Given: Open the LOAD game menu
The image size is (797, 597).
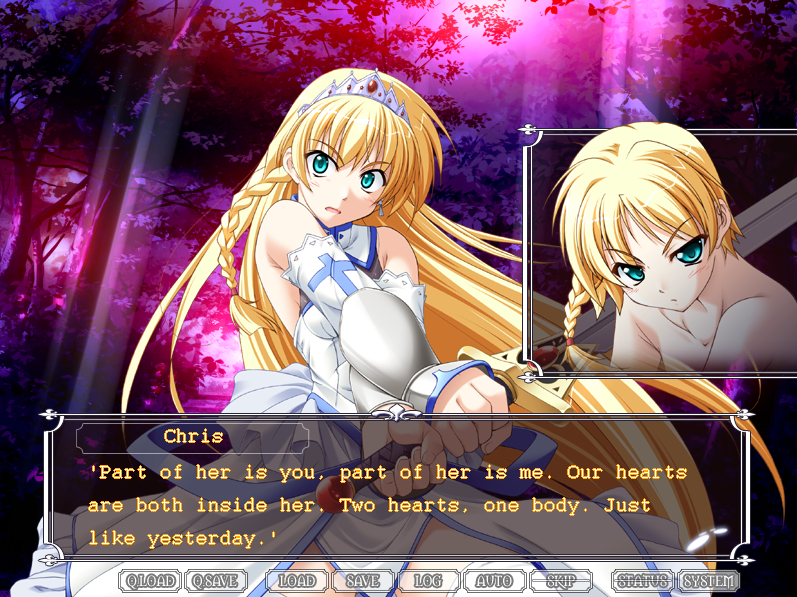Looking at the screenshot, I should (x=297, y=581).
